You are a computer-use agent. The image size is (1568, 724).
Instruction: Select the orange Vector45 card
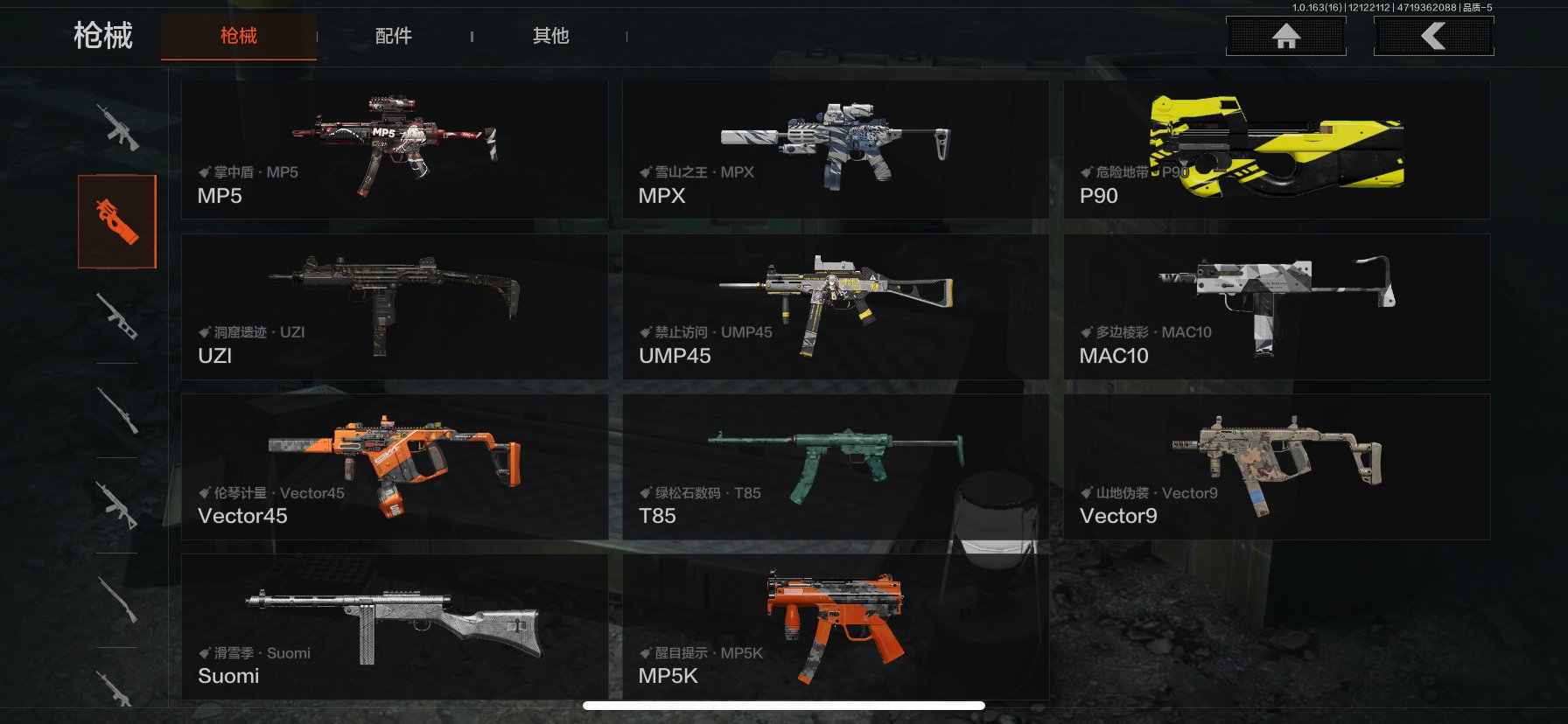[x=394, y=466]
